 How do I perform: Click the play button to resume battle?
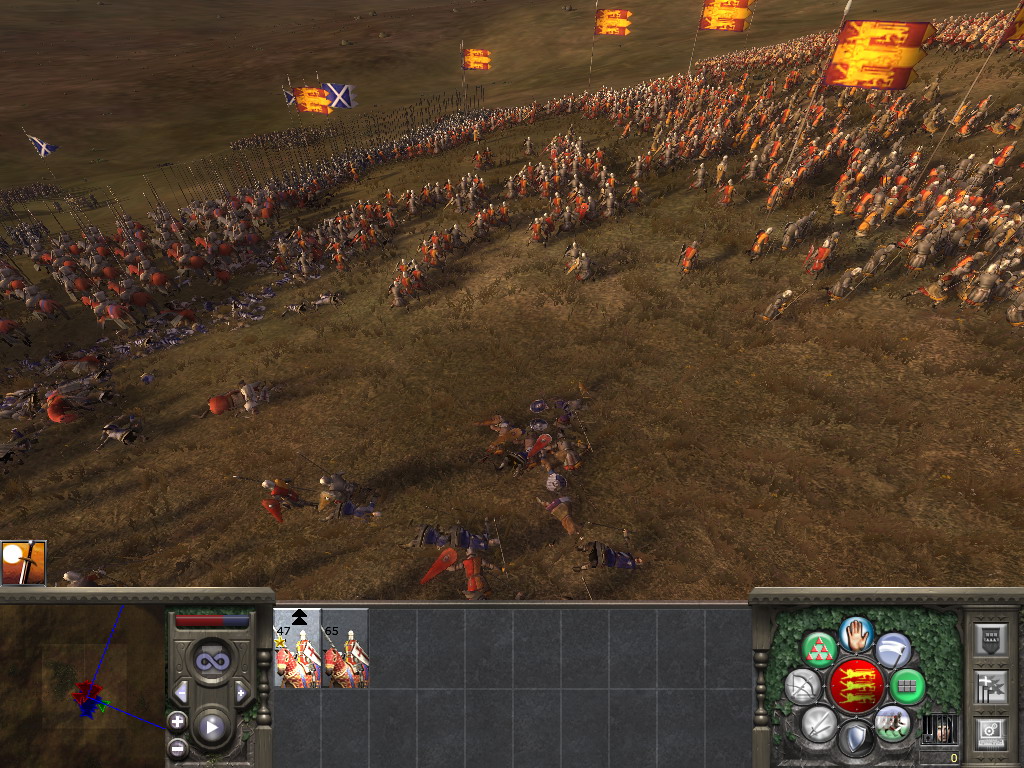coord(212,727)
